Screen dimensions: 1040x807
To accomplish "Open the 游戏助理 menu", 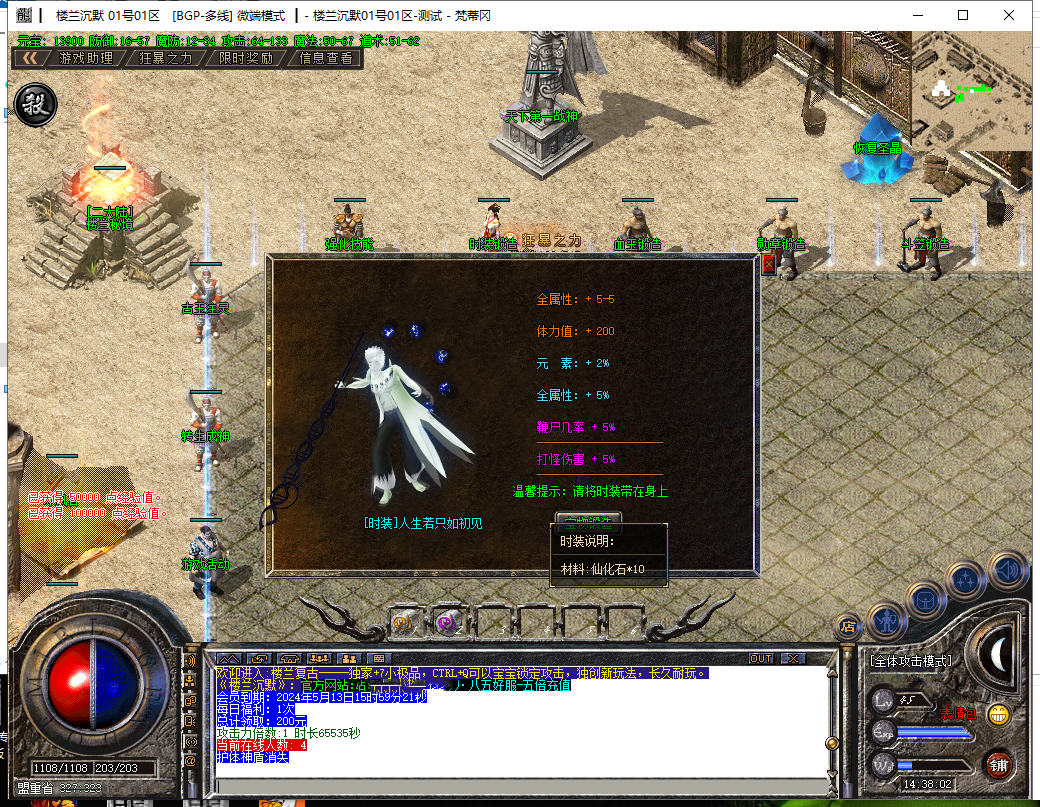I will (86, 58).
